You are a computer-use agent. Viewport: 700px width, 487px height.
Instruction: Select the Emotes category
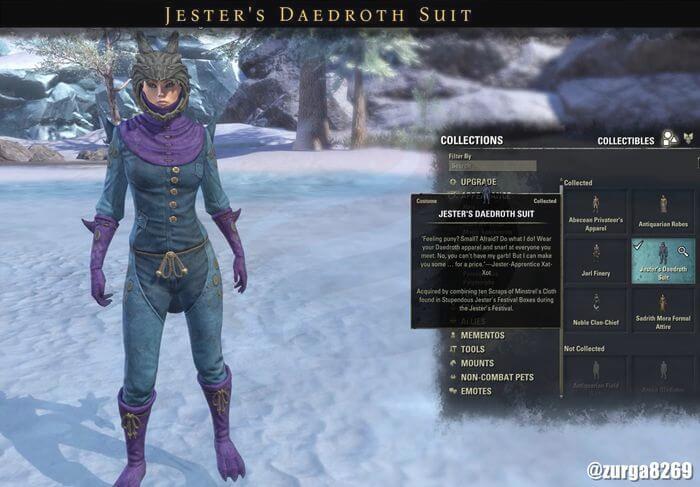coord(475,391)
